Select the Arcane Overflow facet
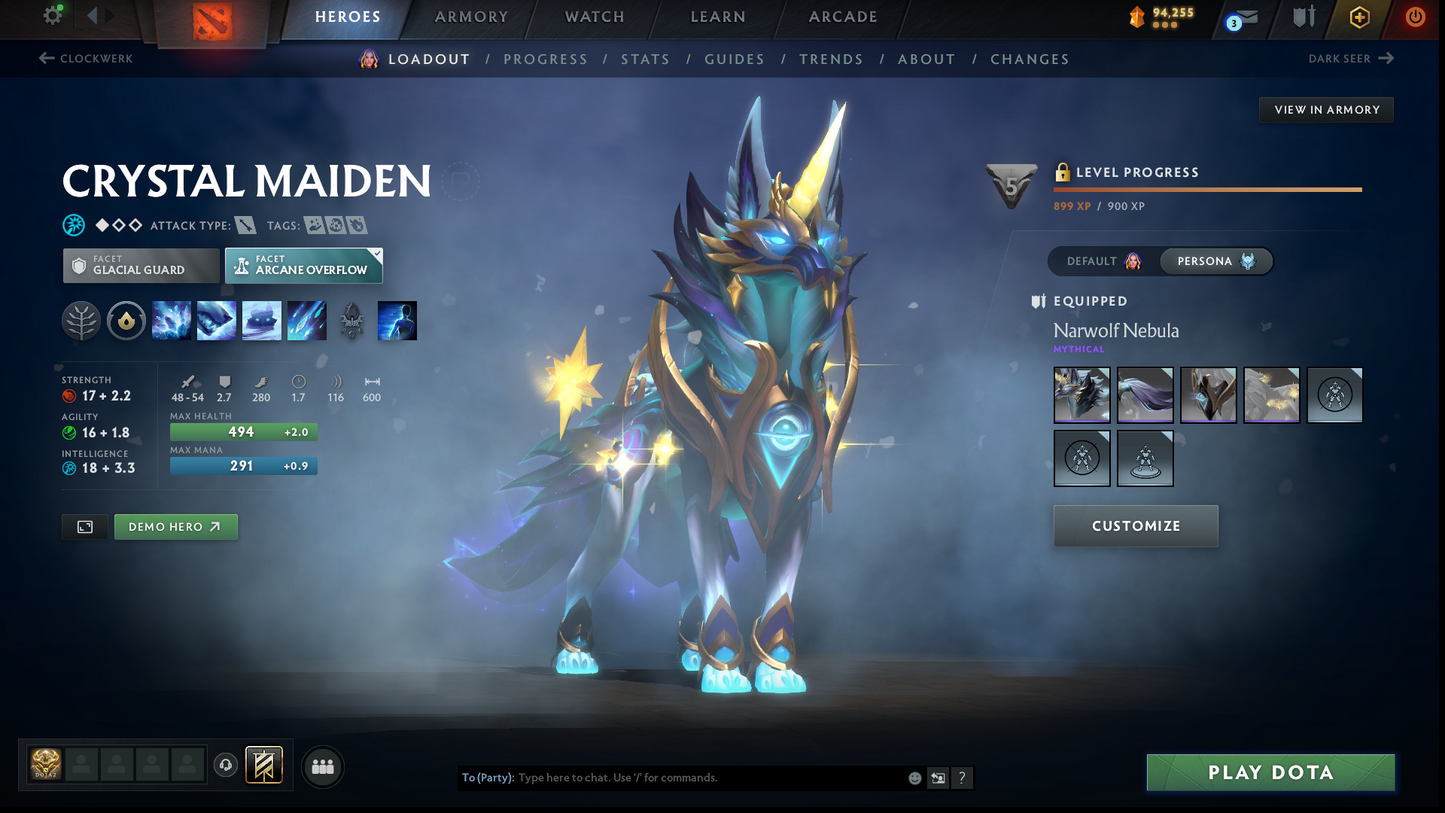The height and width of the screenshot is (813, 1445). pyautogui.click(x=303, y=265)
